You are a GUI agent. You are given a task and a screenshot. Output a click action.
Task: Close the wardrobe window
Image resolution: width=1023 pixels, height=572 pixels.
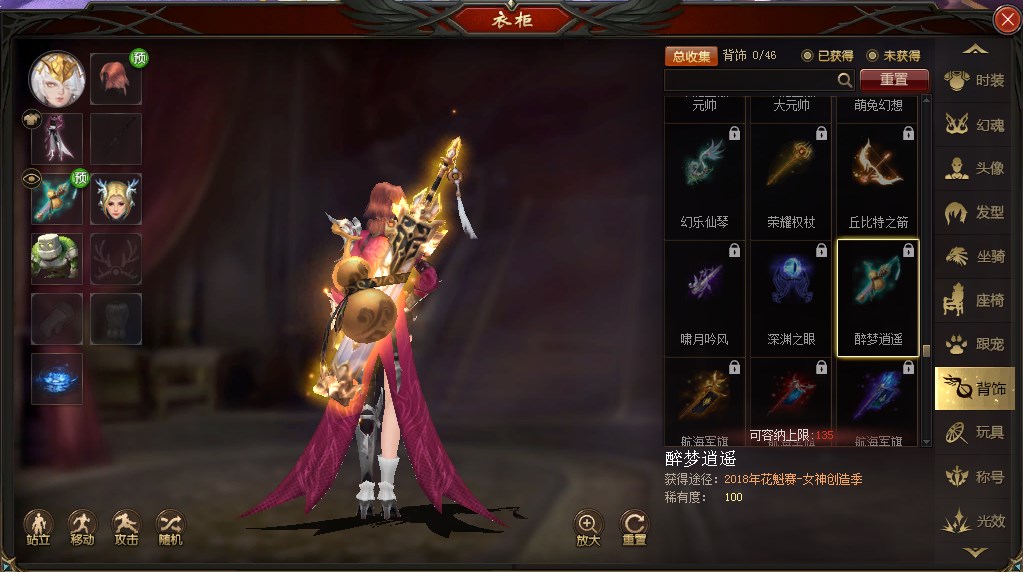(1006, 20)
